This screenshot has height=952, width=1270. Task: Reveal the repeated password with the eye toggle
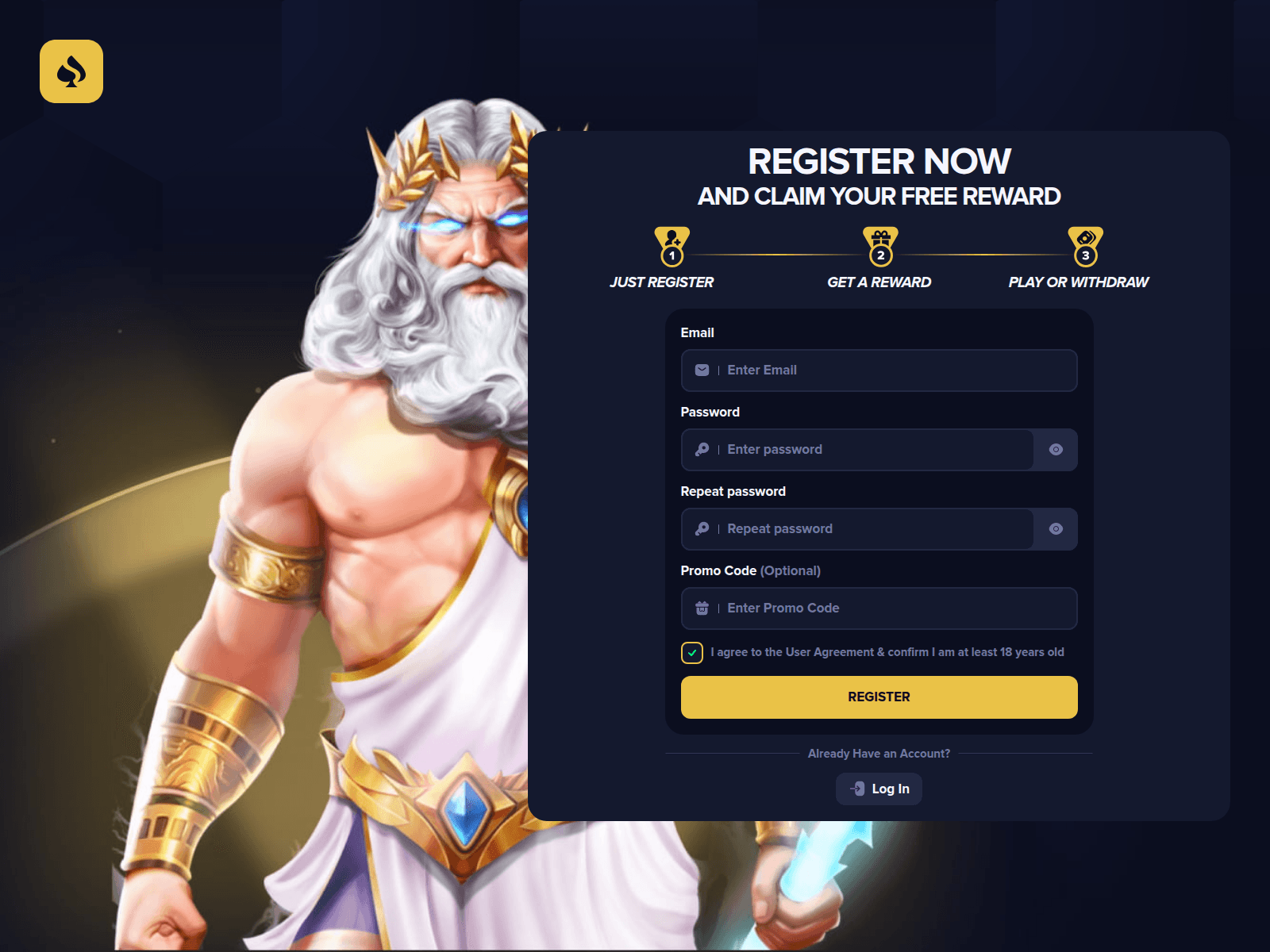pyautogui.click(x=1056, y=528)
